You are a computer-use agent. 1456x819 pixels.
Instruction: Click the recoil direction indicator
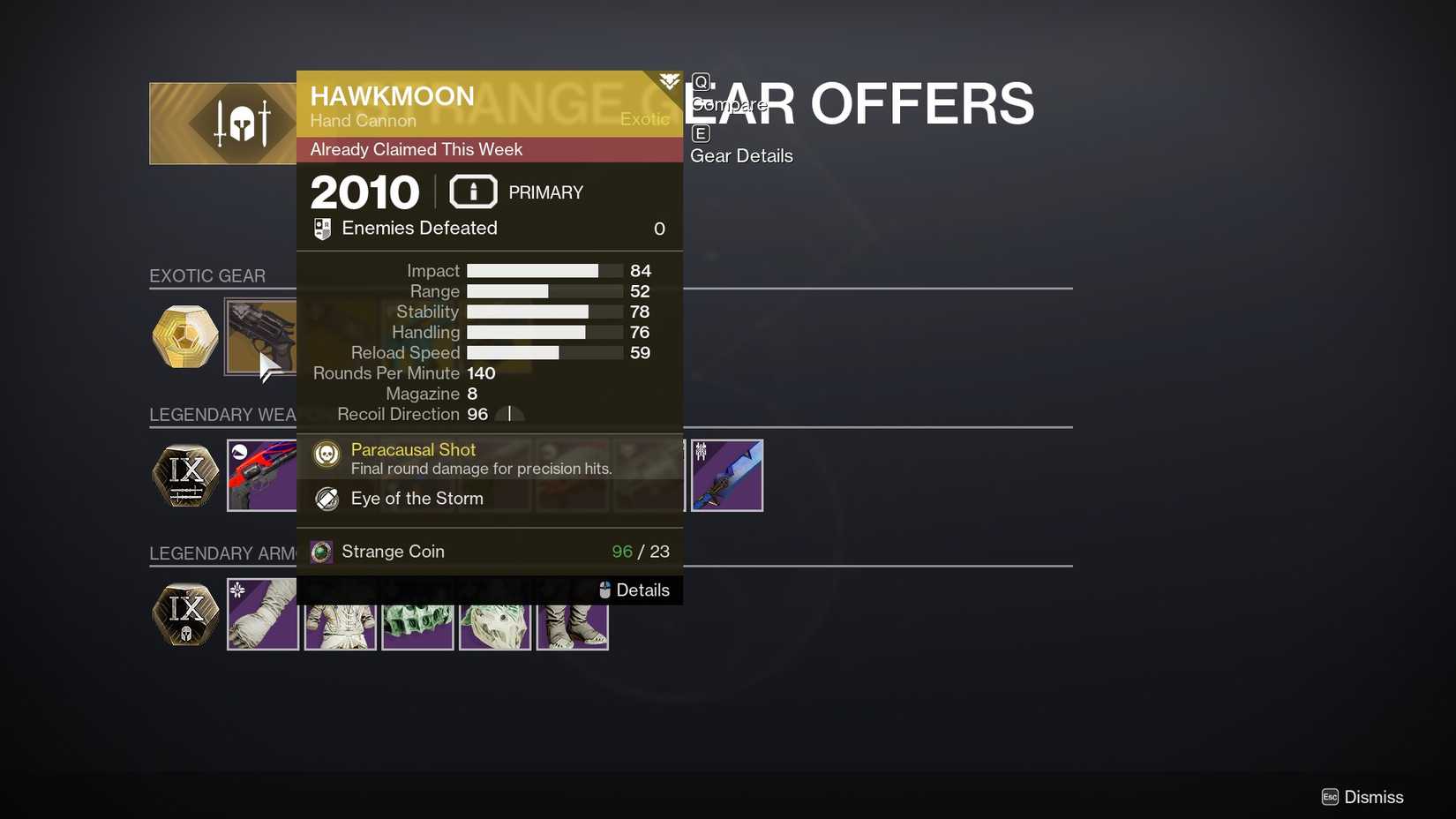510,414
